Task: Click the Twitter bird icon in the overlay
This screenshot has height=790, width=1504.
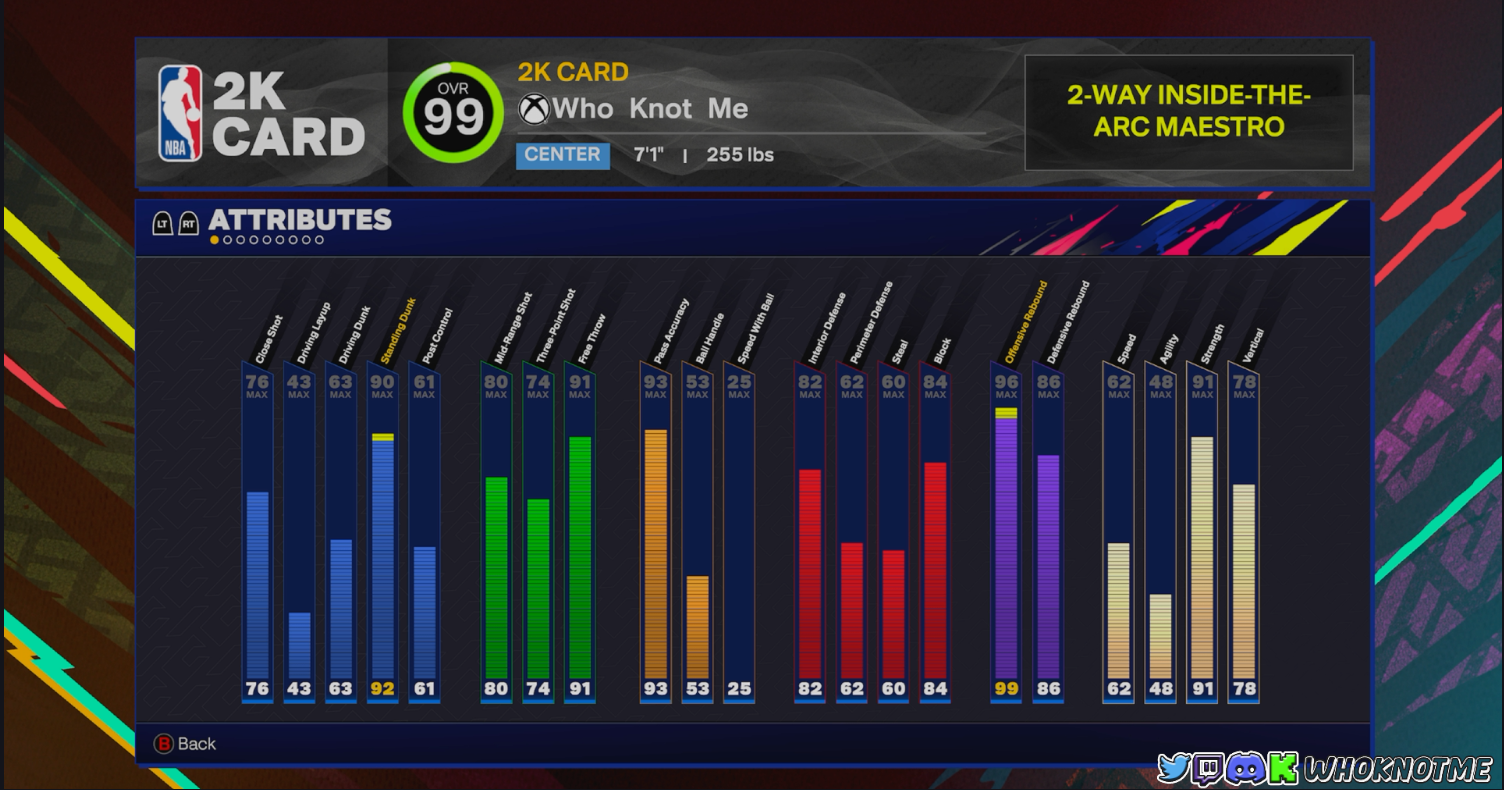Action: (x=1174, y=768)
